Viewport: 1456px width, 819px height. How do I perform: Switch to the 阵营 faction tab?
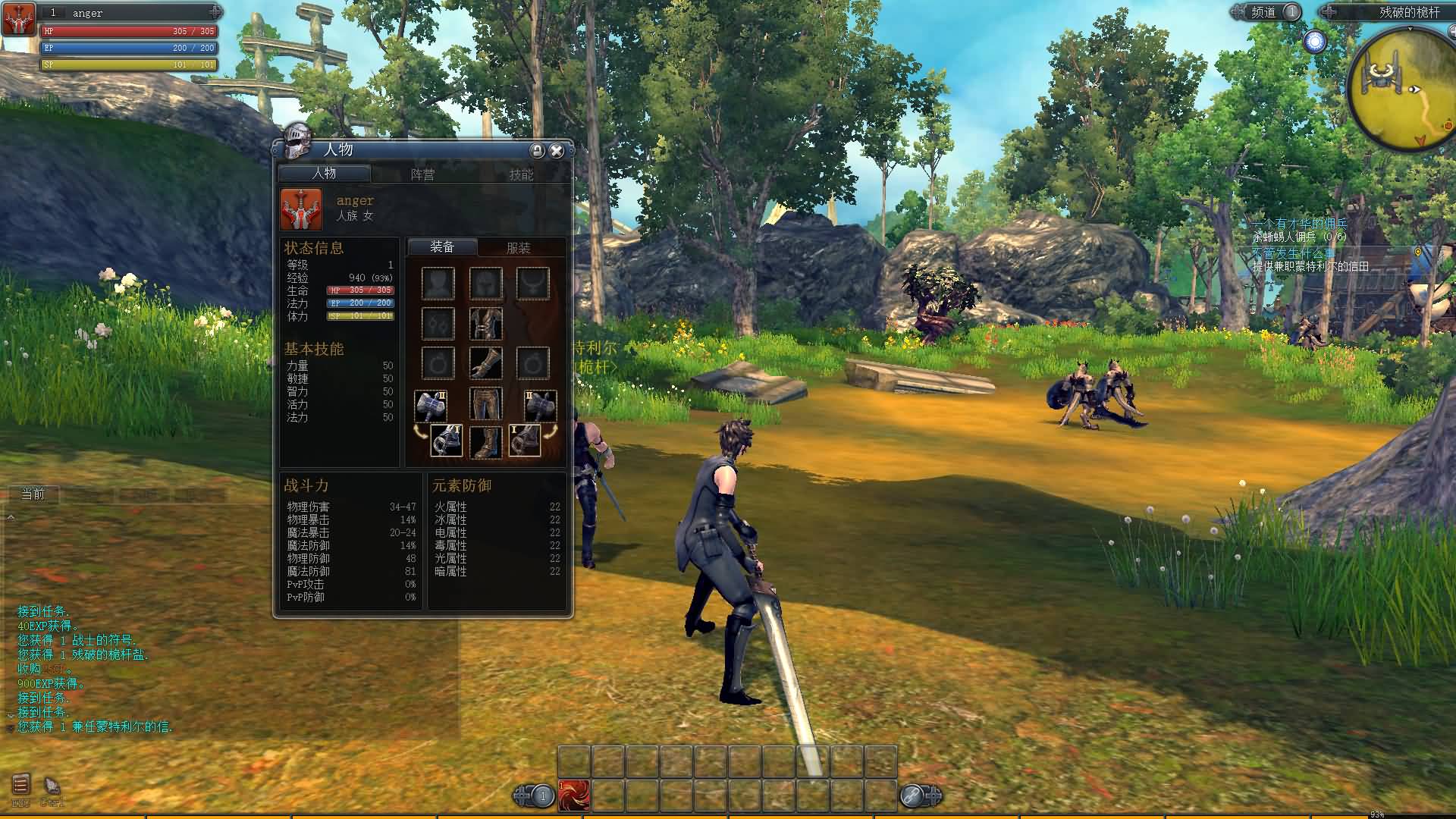pos(422,174)
